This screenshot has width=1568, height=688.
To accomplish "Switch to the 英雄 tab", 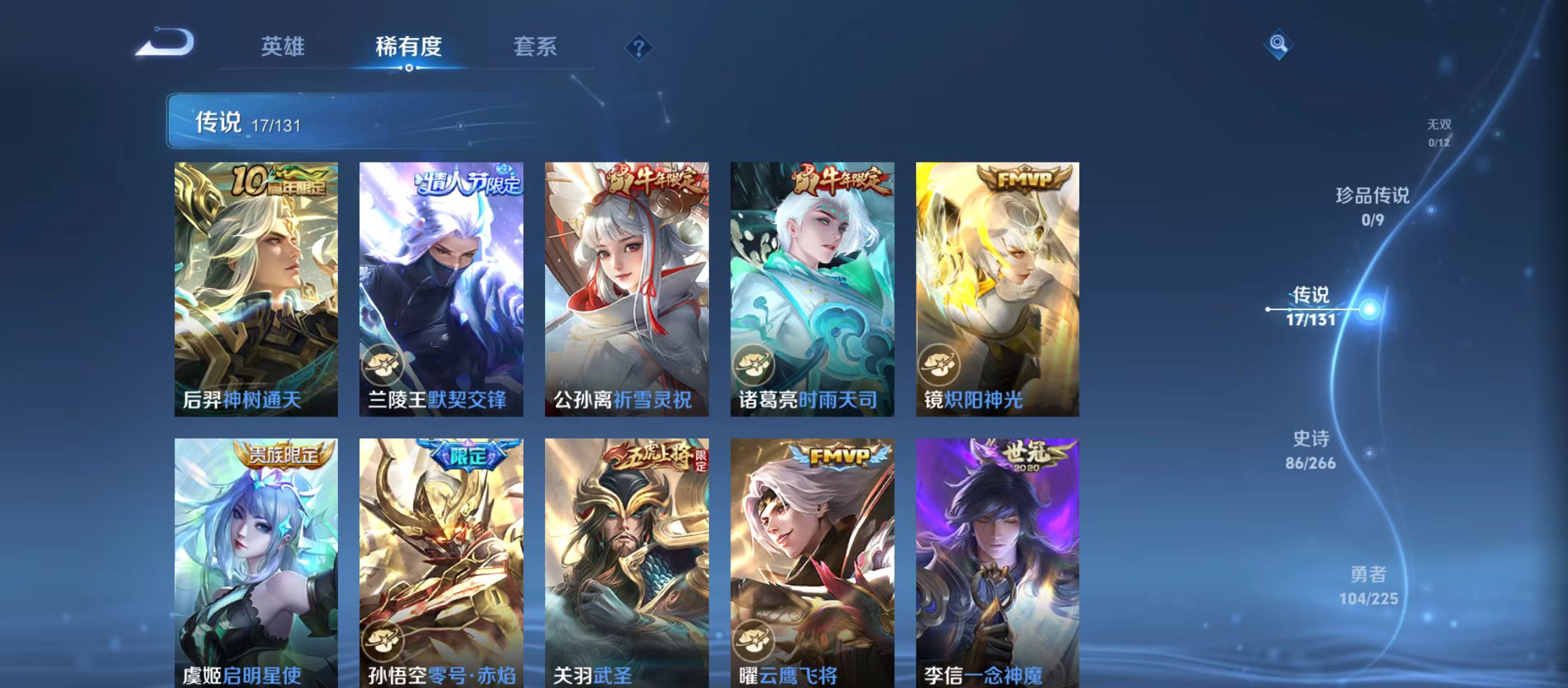I will (283, 47).
